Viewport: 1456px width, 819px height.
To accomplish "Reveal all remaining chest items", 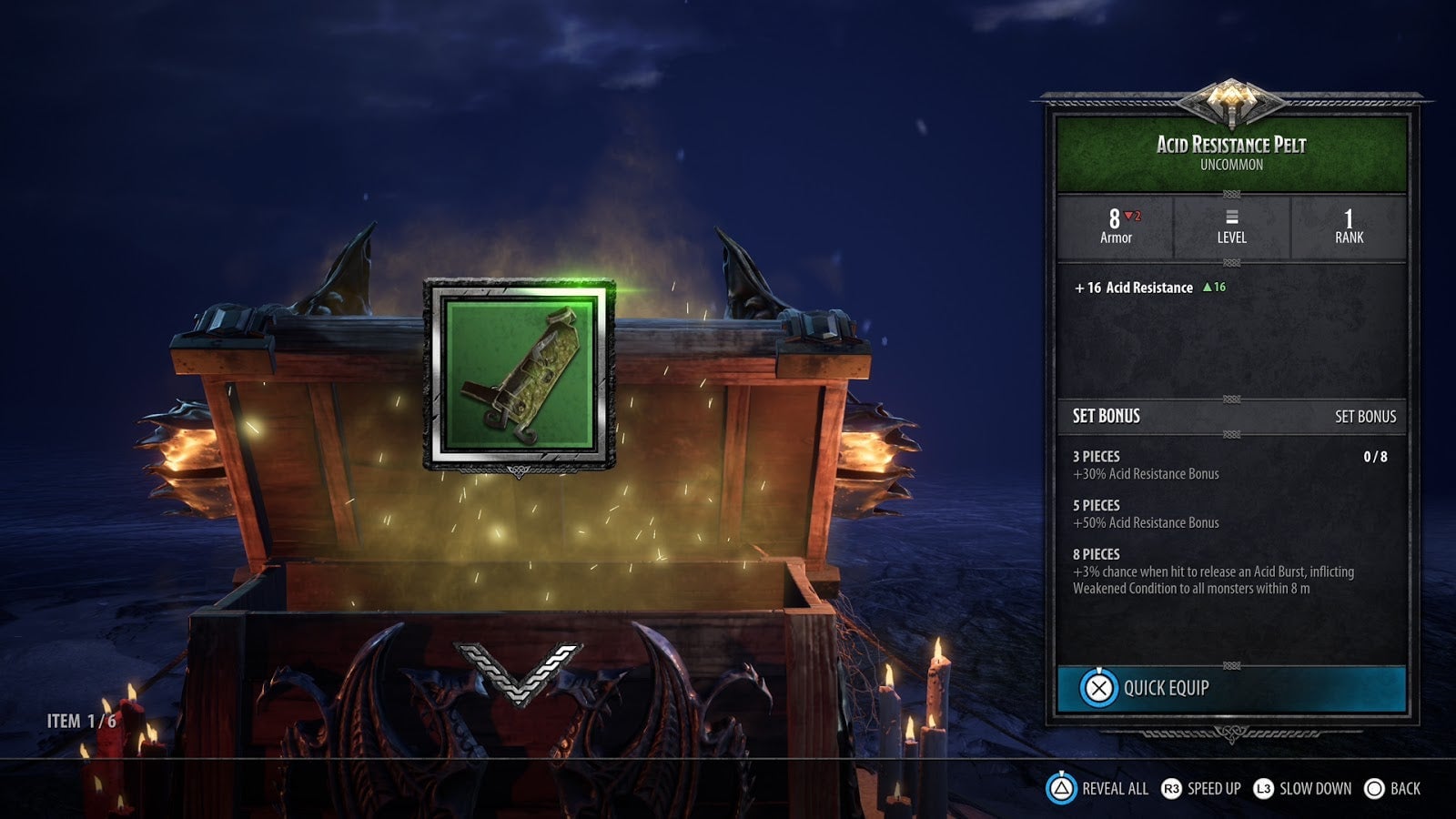I will 1097,789.
